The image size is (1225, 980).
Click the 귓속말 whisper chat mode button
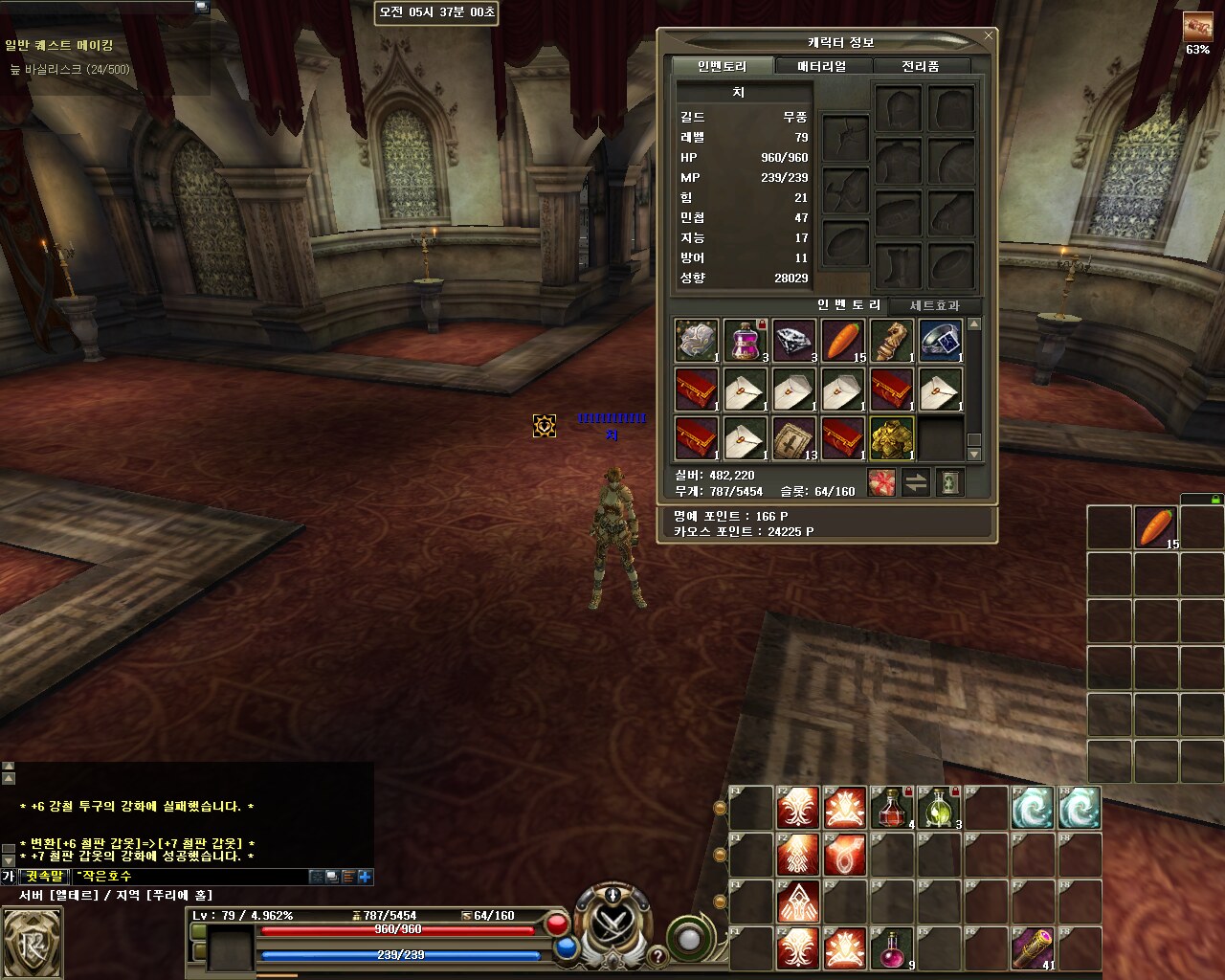[45, 876]
